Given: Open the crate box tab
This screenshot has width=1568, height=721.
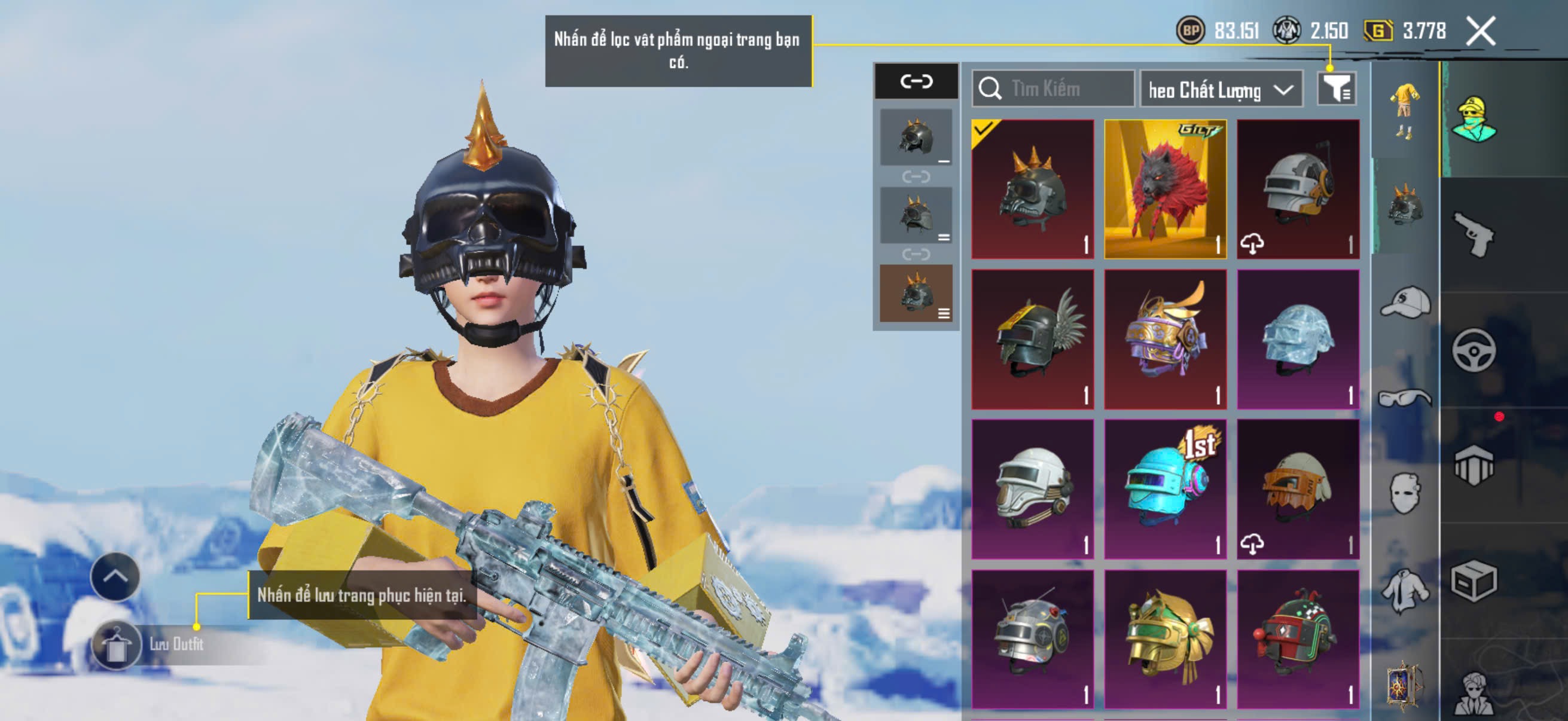Looking at the screenshot, I should (x=1474, y=581).
